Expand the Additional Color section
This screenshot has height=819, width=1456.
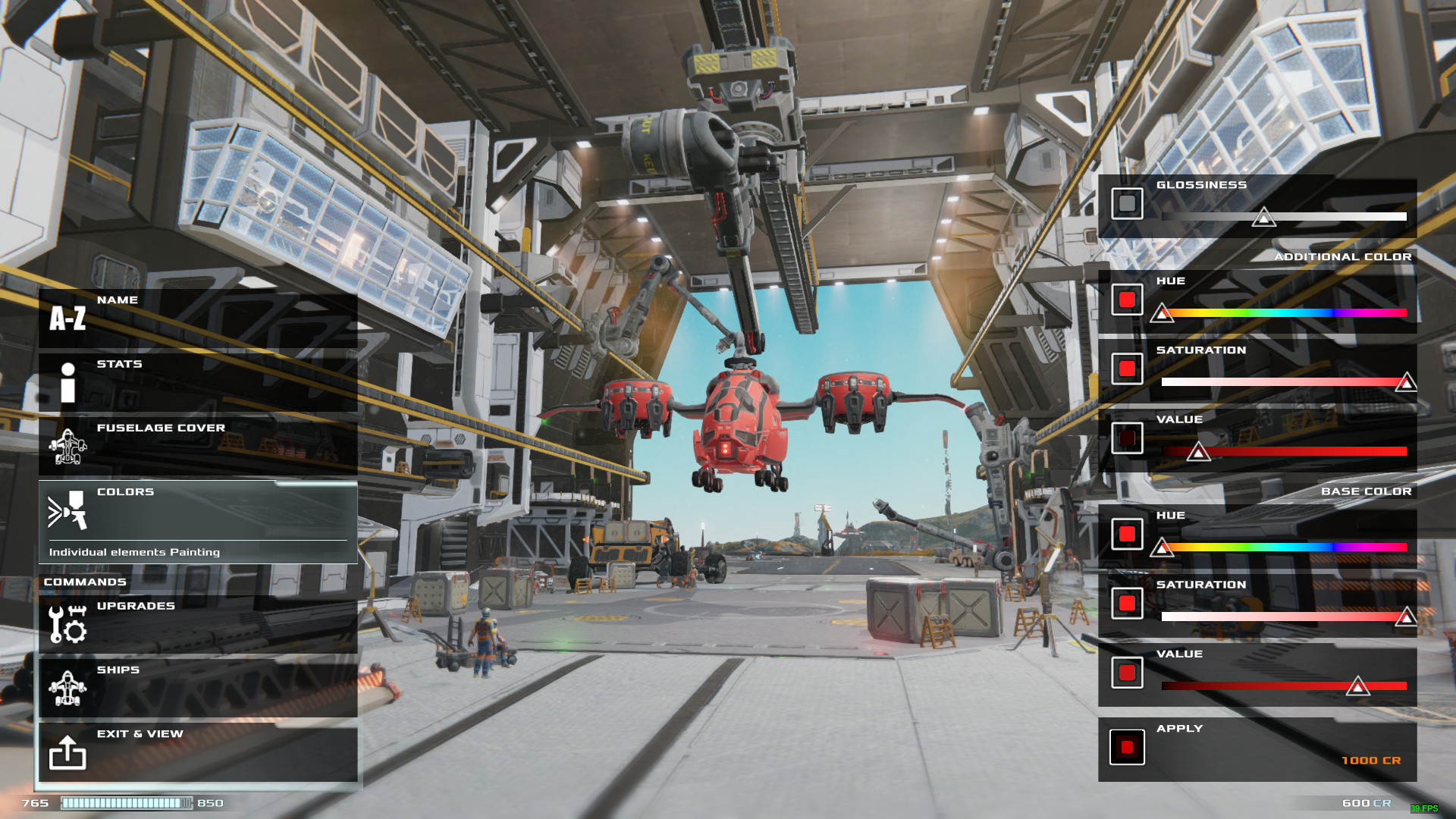[x=1346, y=256]
